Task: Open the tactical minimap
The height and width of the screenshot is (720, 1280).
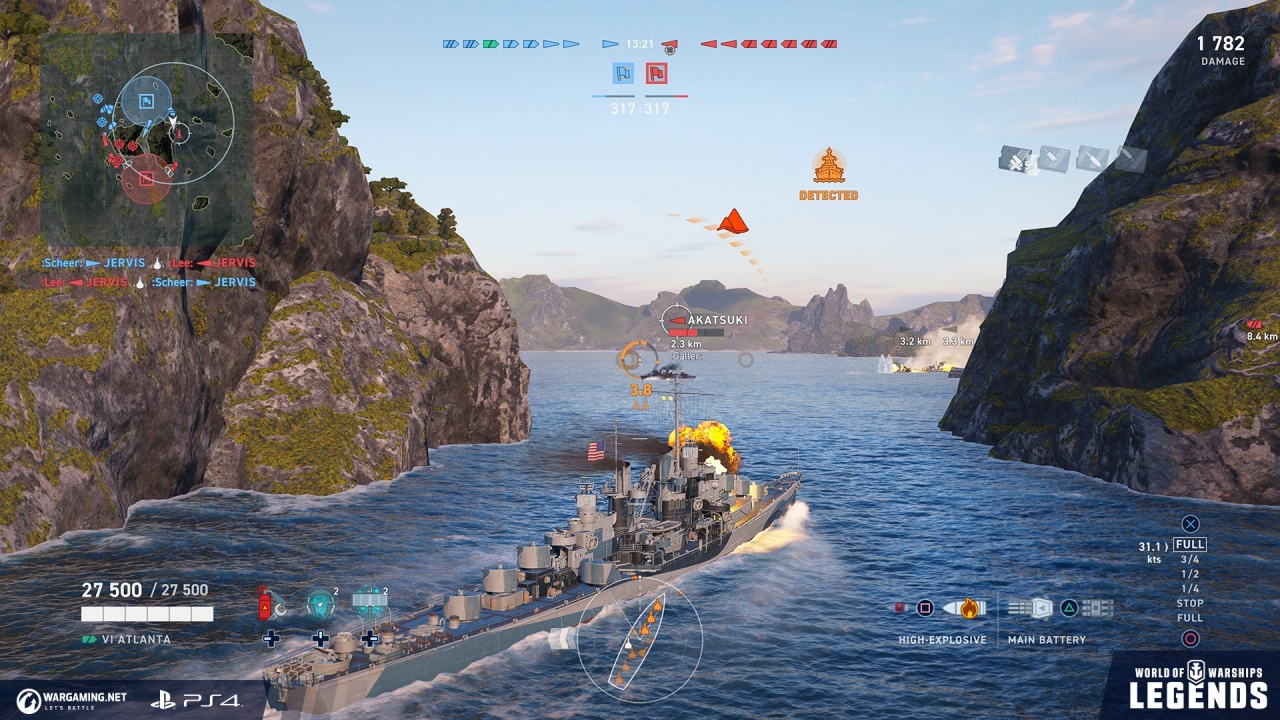Action: [146, 140]
